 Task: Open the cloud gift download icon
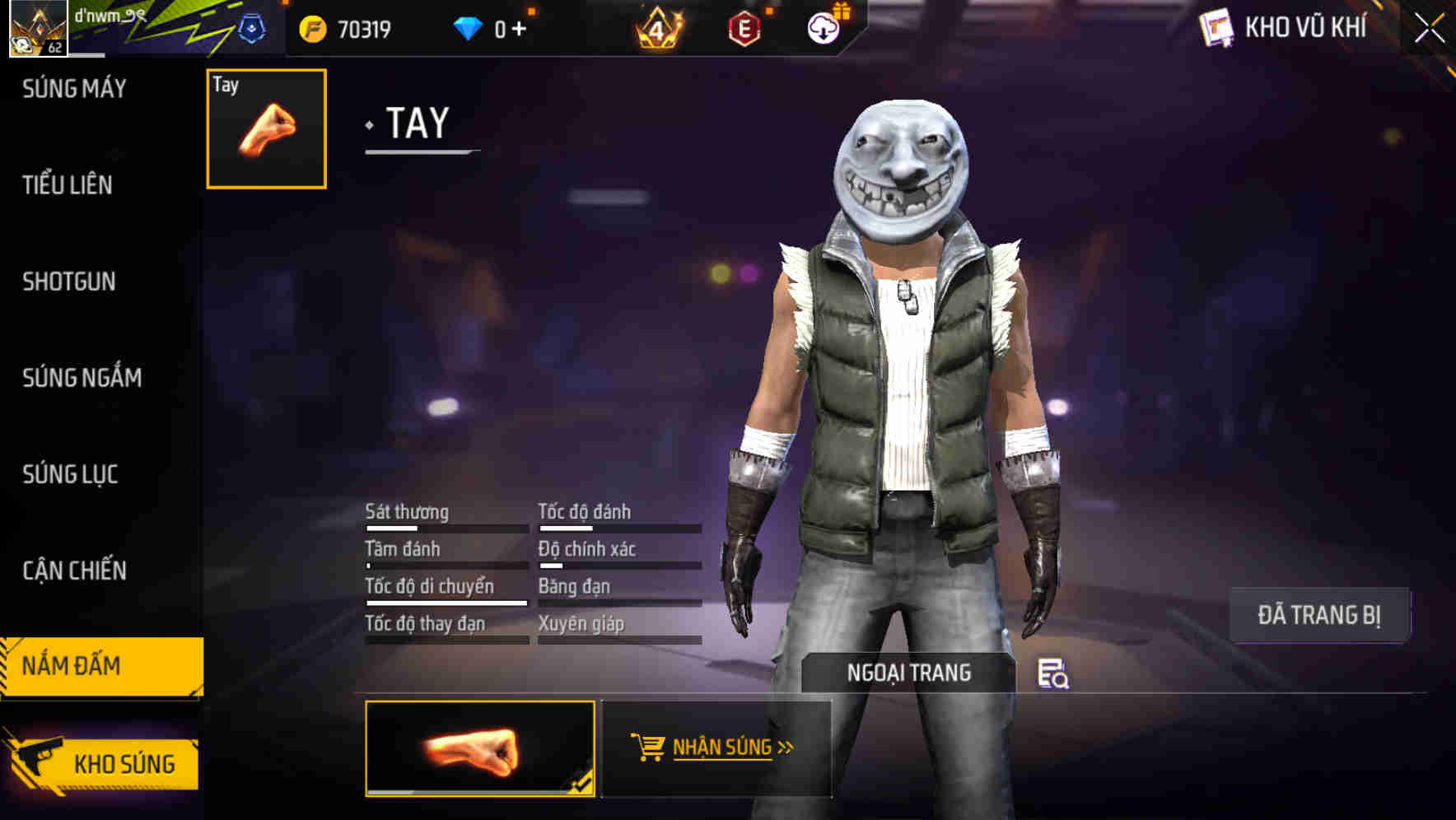coord(825,27)
